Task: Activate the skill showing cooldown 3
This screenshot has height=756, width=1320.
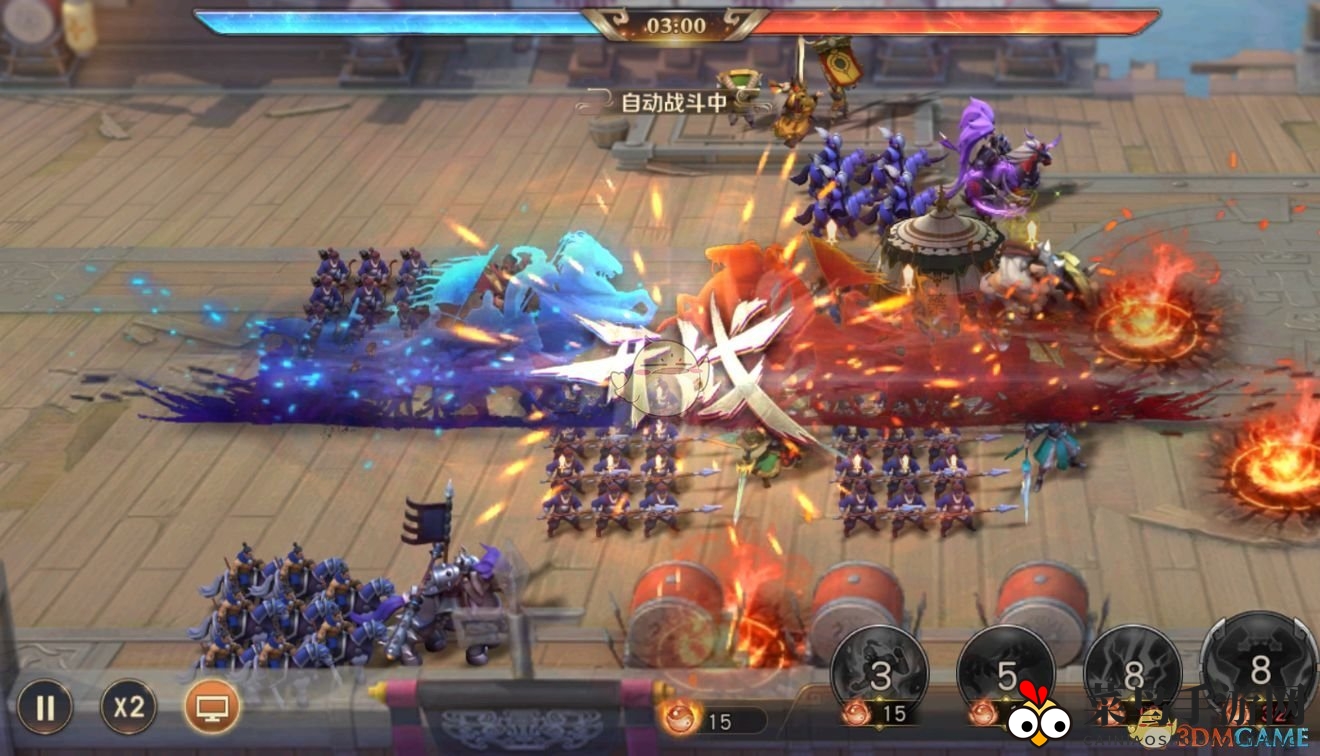Action: point(880,674)
